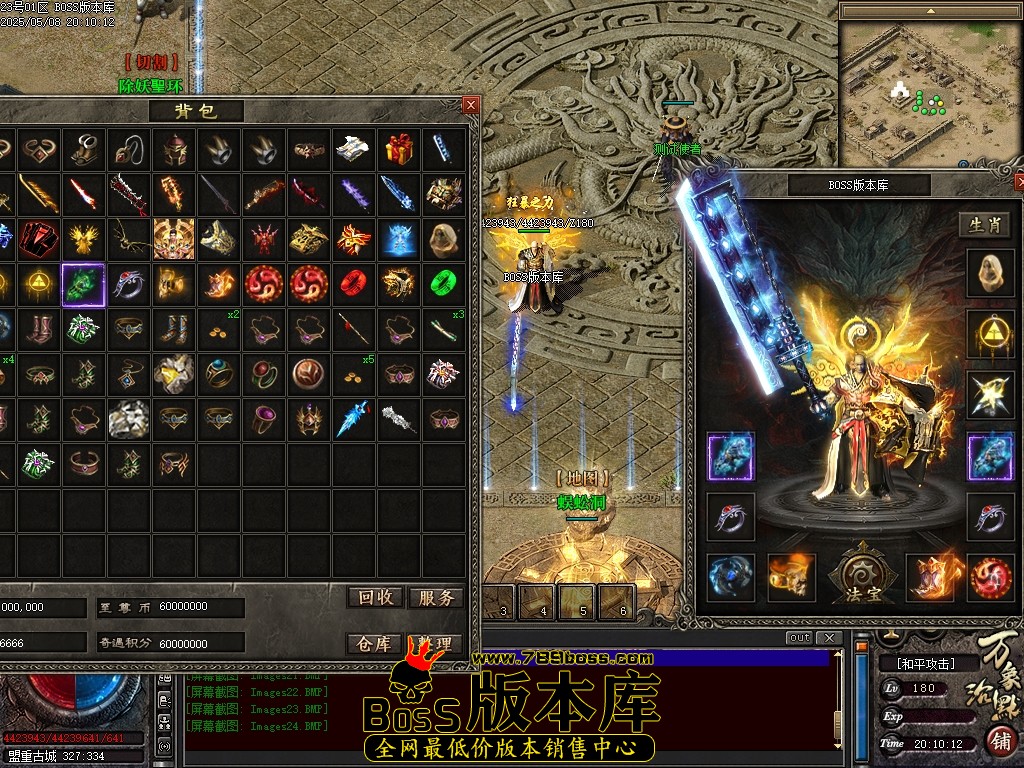The width and height of the screenshot is (1024, 768).
Task: Select the ice-blue crystal dagger item
Action: (353, 418)
